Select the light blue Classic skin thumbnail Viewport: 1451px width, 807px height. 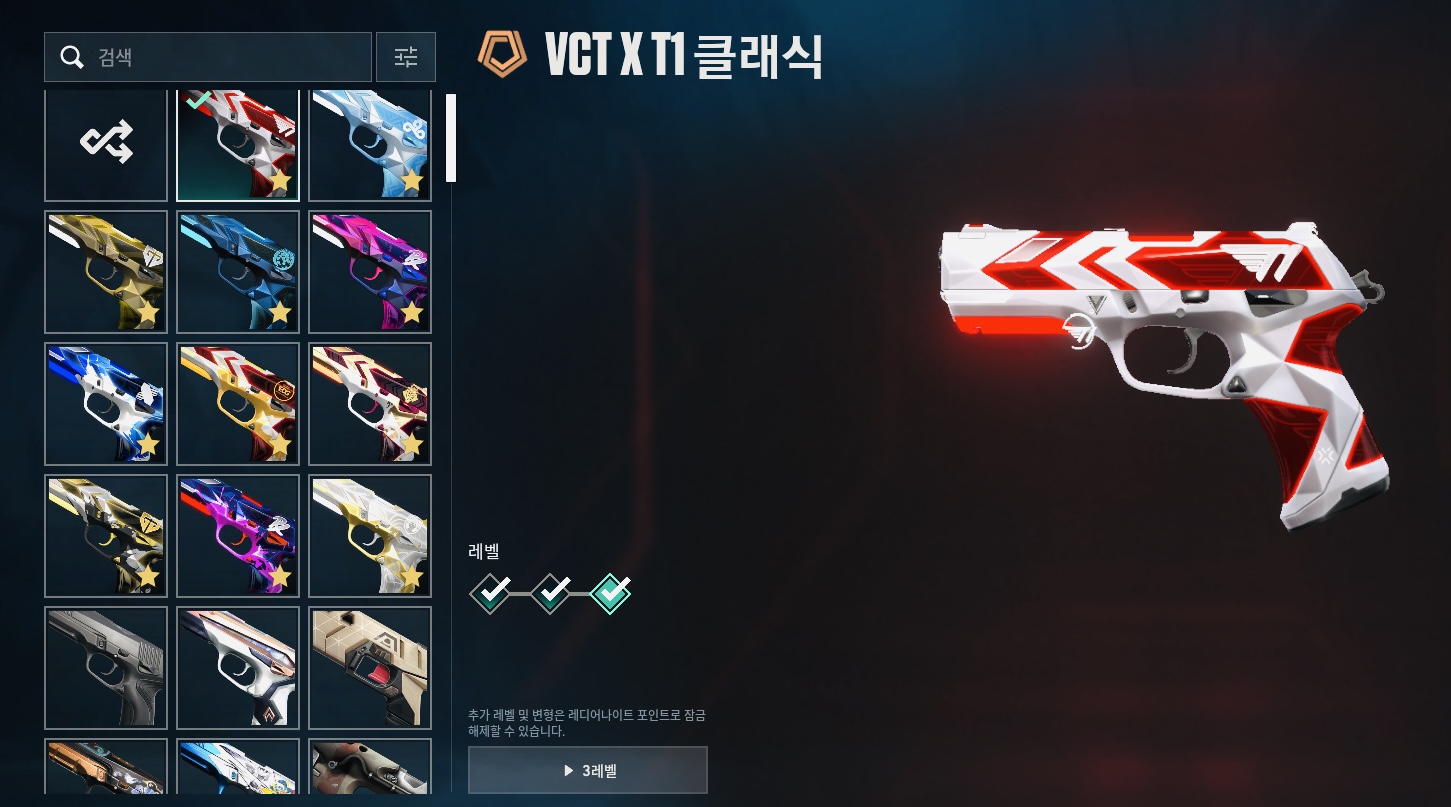tap(370, 145)
